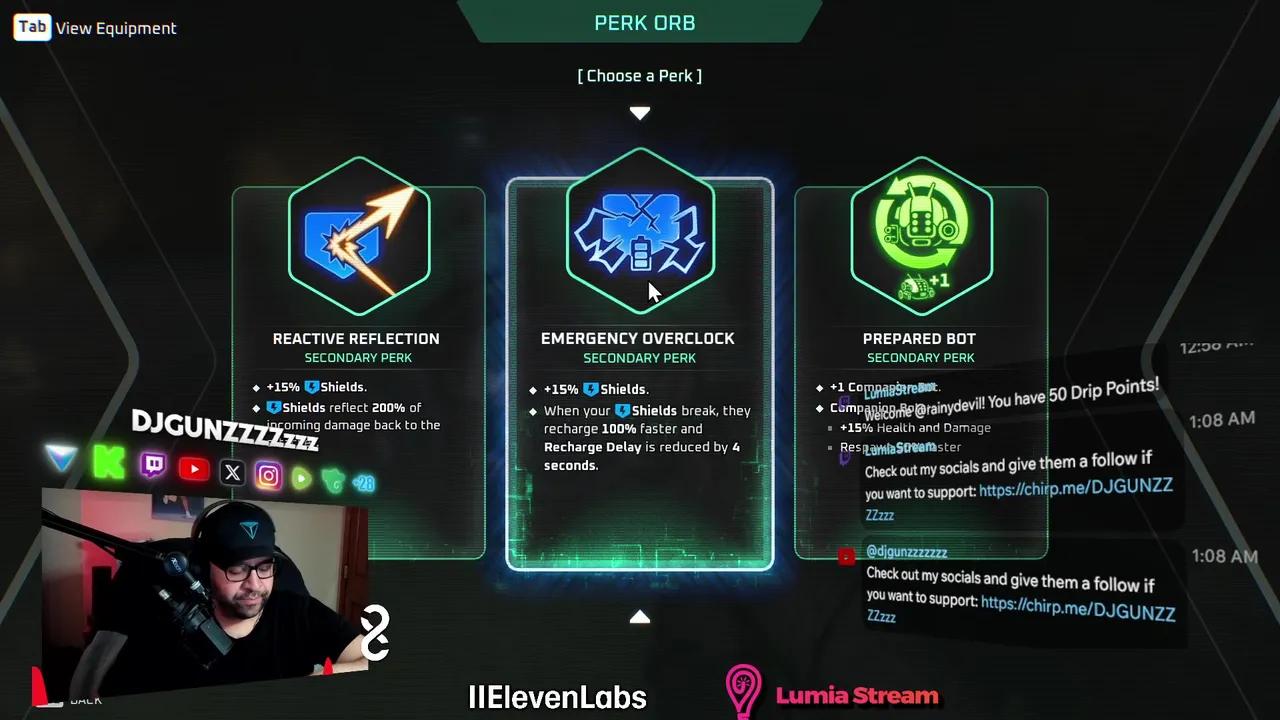Select the PERK ORB header tab

click(644, 22)
